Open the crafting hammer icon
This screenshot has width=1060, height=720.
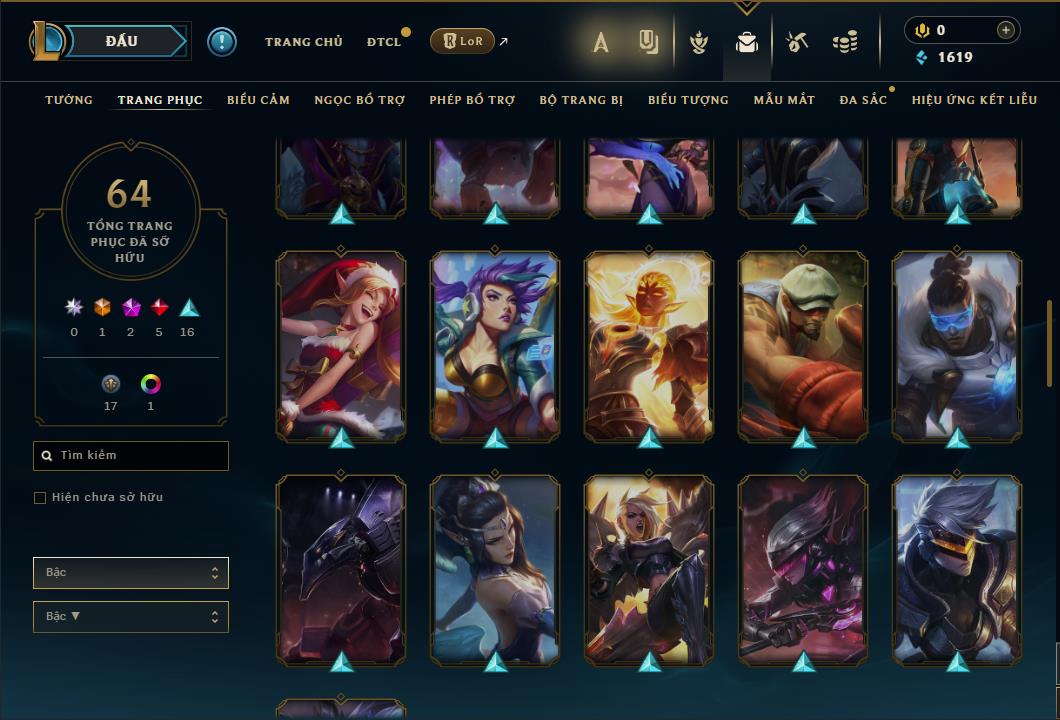tap(796, 42)
